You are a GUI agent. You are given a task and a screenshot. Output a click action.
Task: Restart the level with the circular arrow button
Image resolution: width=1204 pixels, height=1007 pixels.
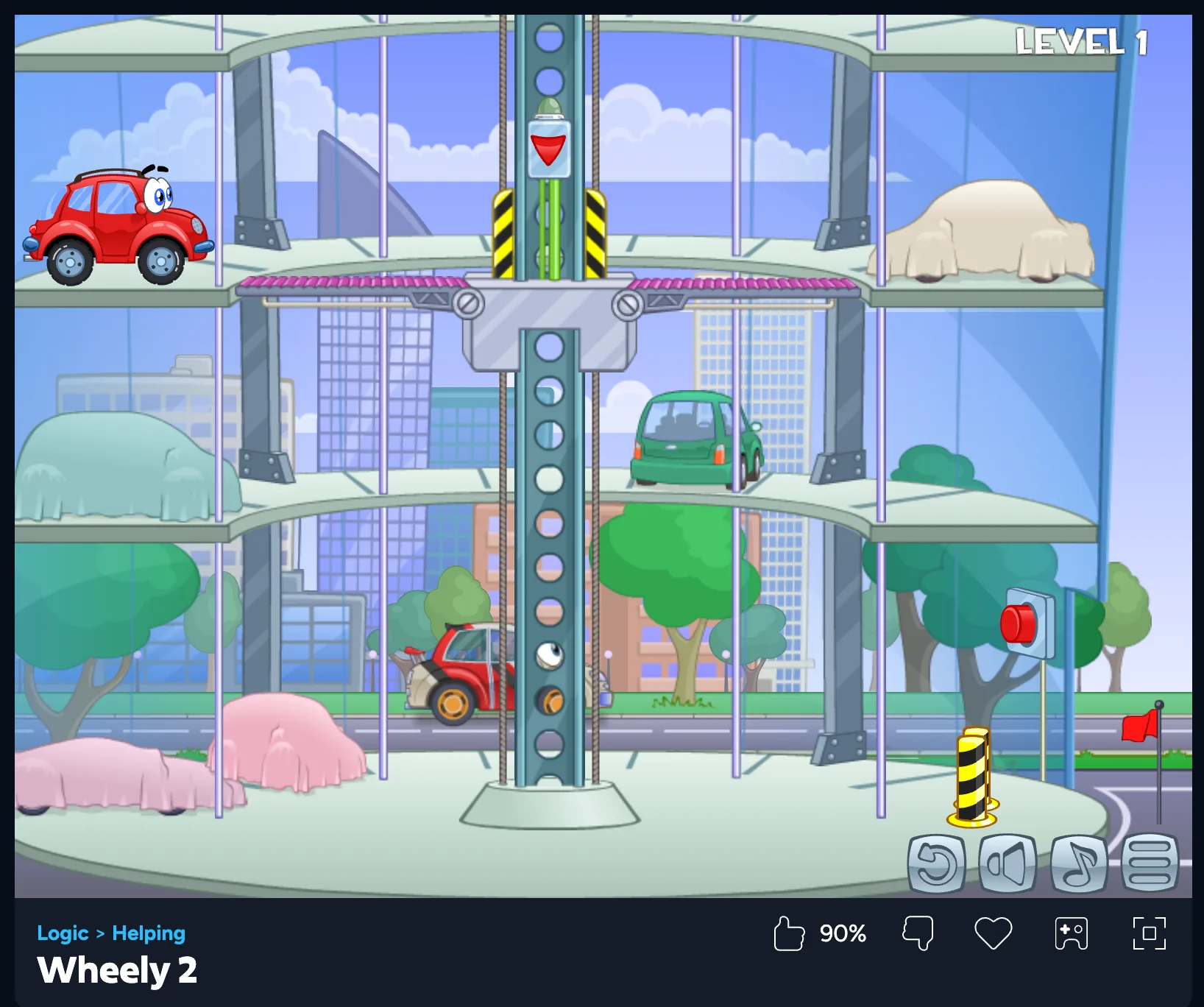point(936,863)
